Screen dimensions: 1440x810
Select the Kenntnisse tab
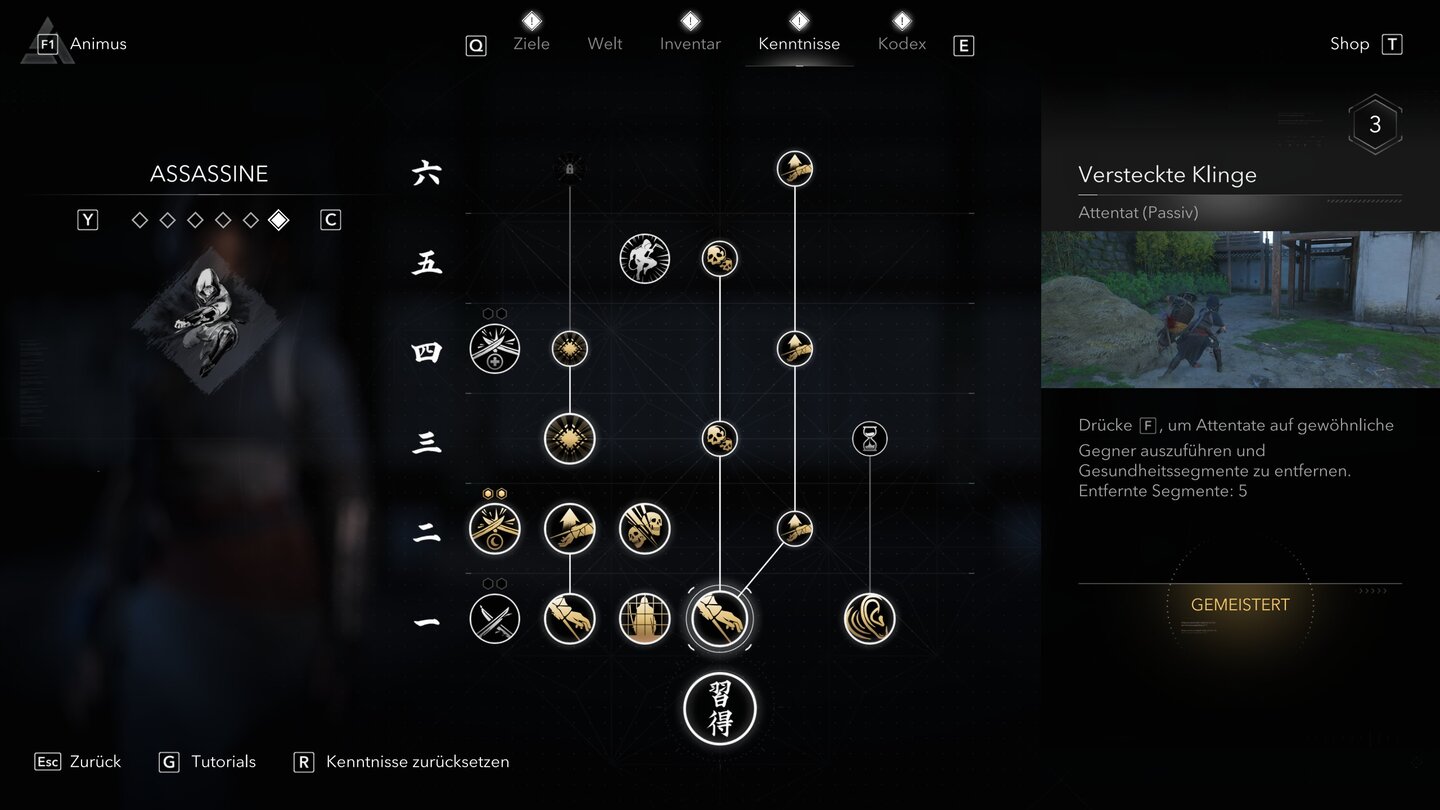[799, 44]
